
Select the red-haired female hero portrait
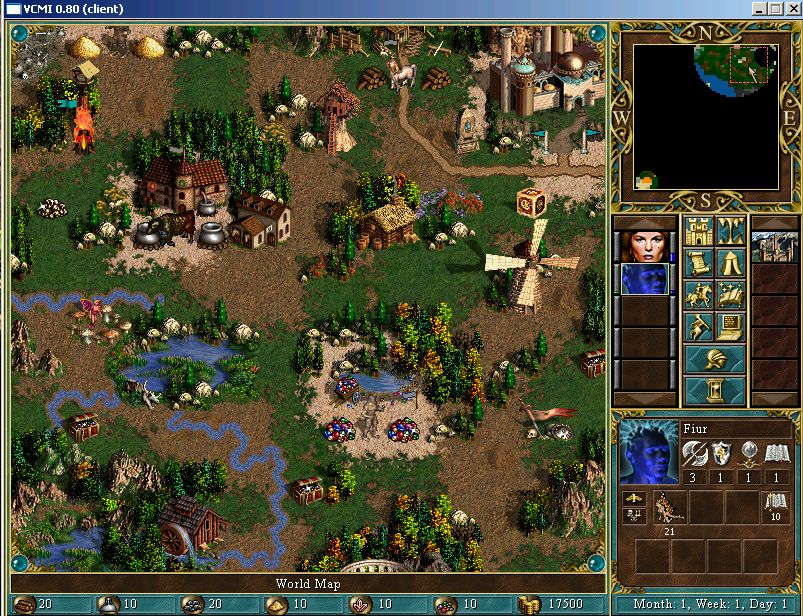[x=644, y=247]
